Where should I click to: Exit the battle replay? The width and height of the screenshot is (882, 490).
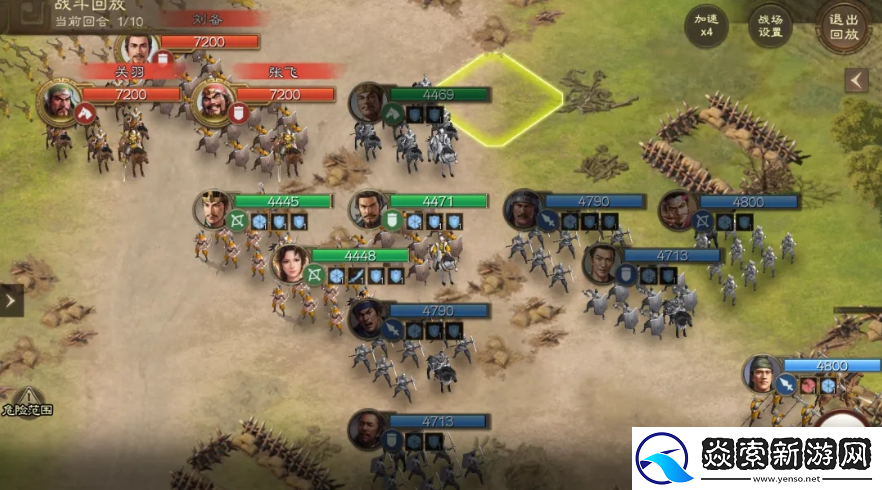coord(843,27)
